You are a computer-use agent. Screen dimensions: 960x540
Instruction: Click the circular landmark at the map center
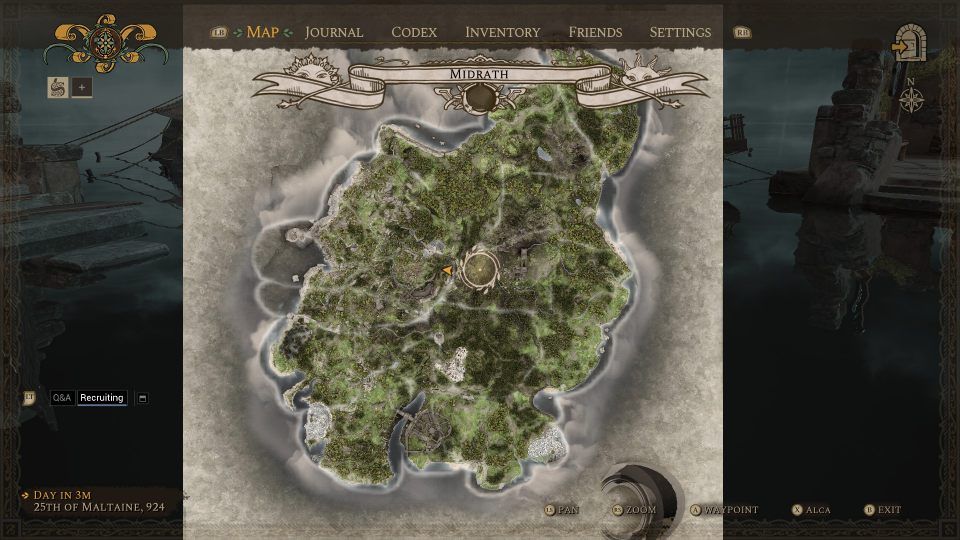(x=480, y=269)
